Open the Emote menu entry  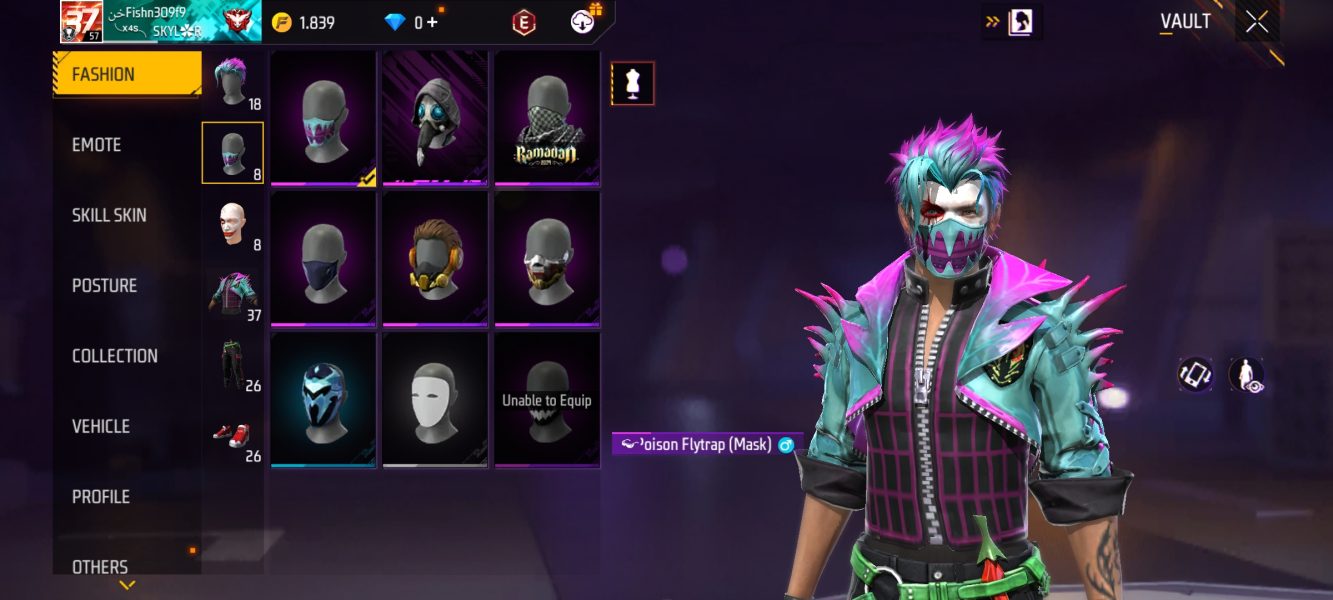coord(97,145)
